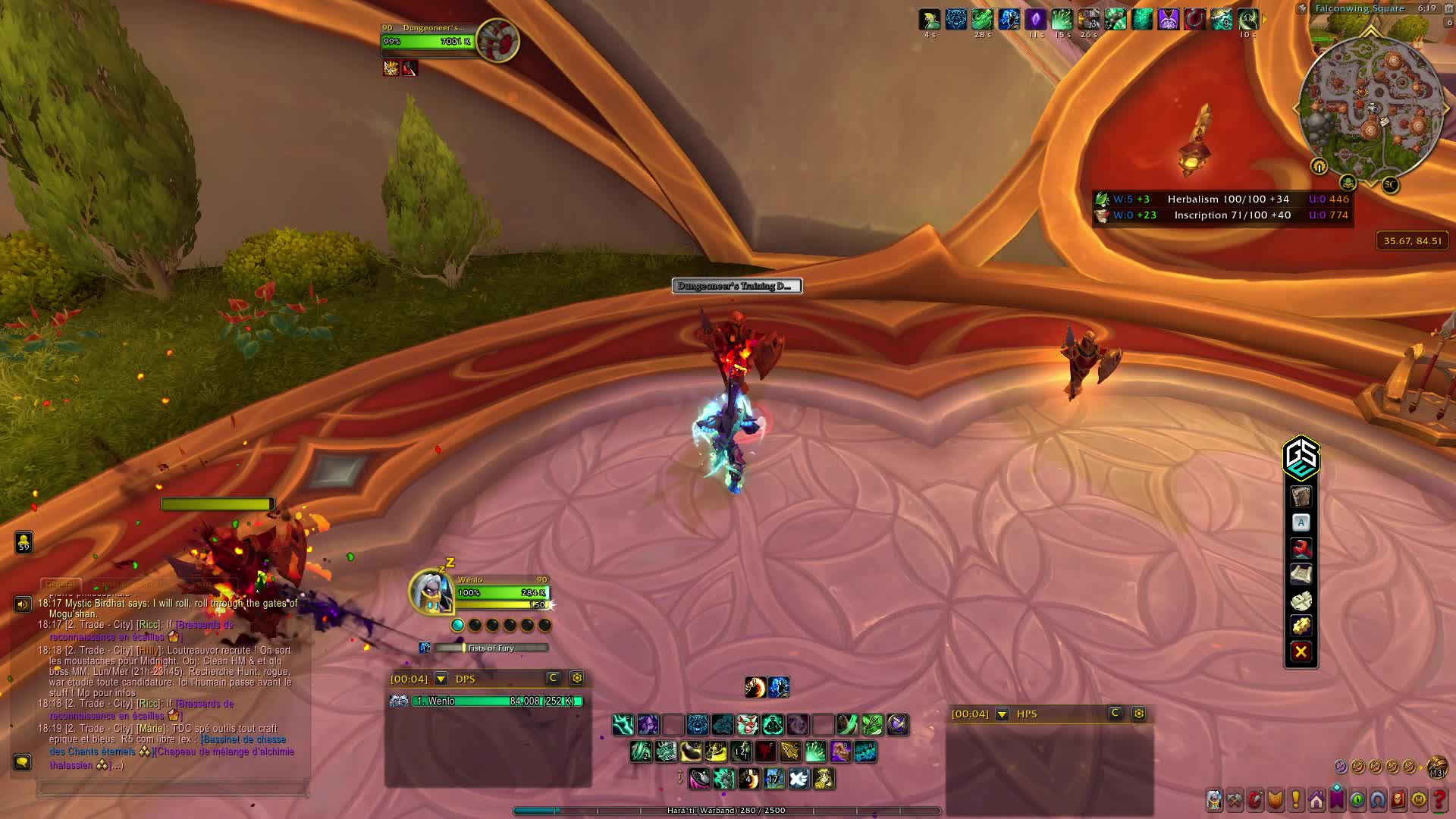The image size is (1456, 819).
Task: Open the HPS meter settings gear
Action: pos(1139,714)
